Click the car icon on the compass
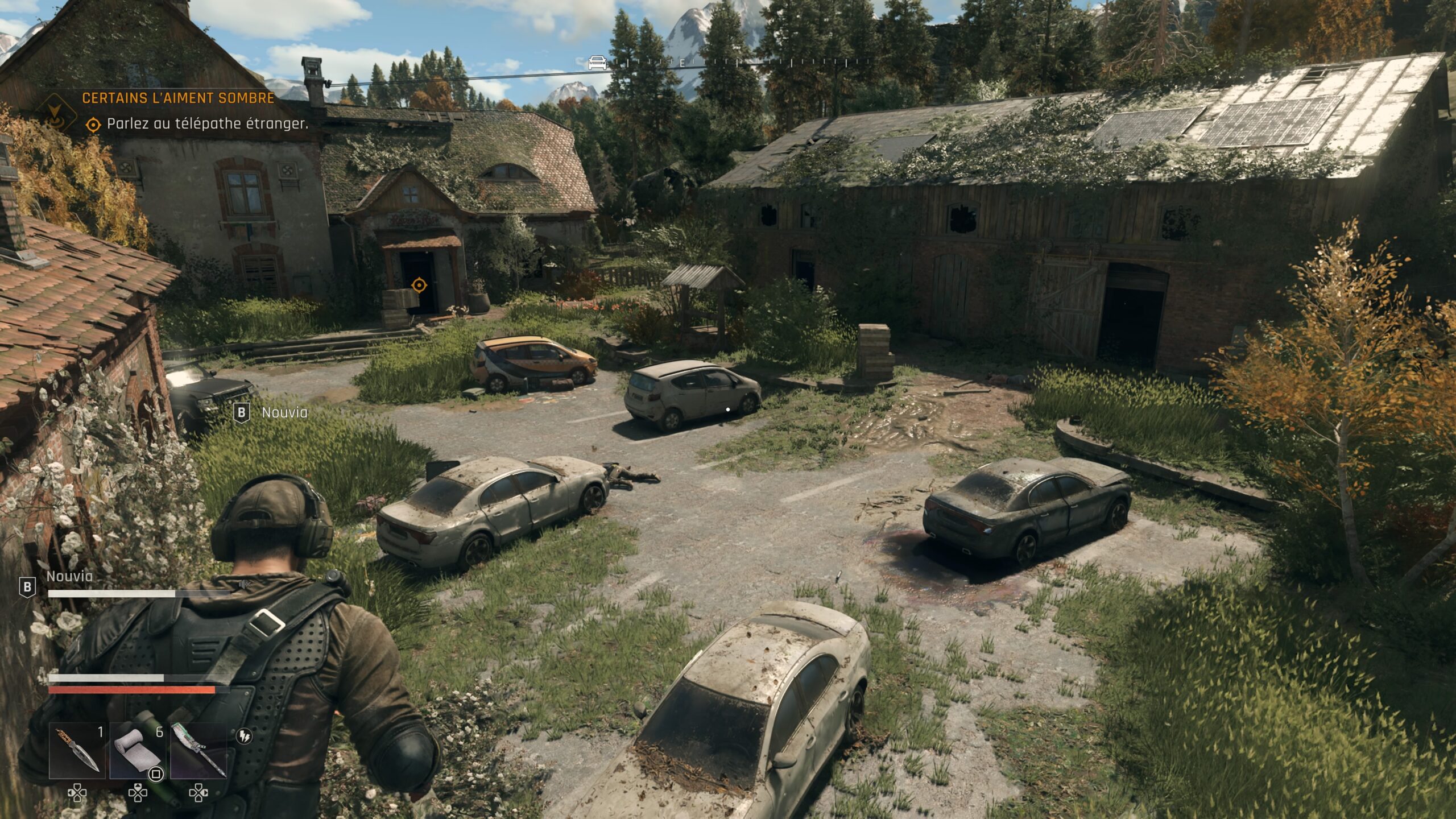Image resolution: width=1456 pixels, height=819 pixels. 597,63
